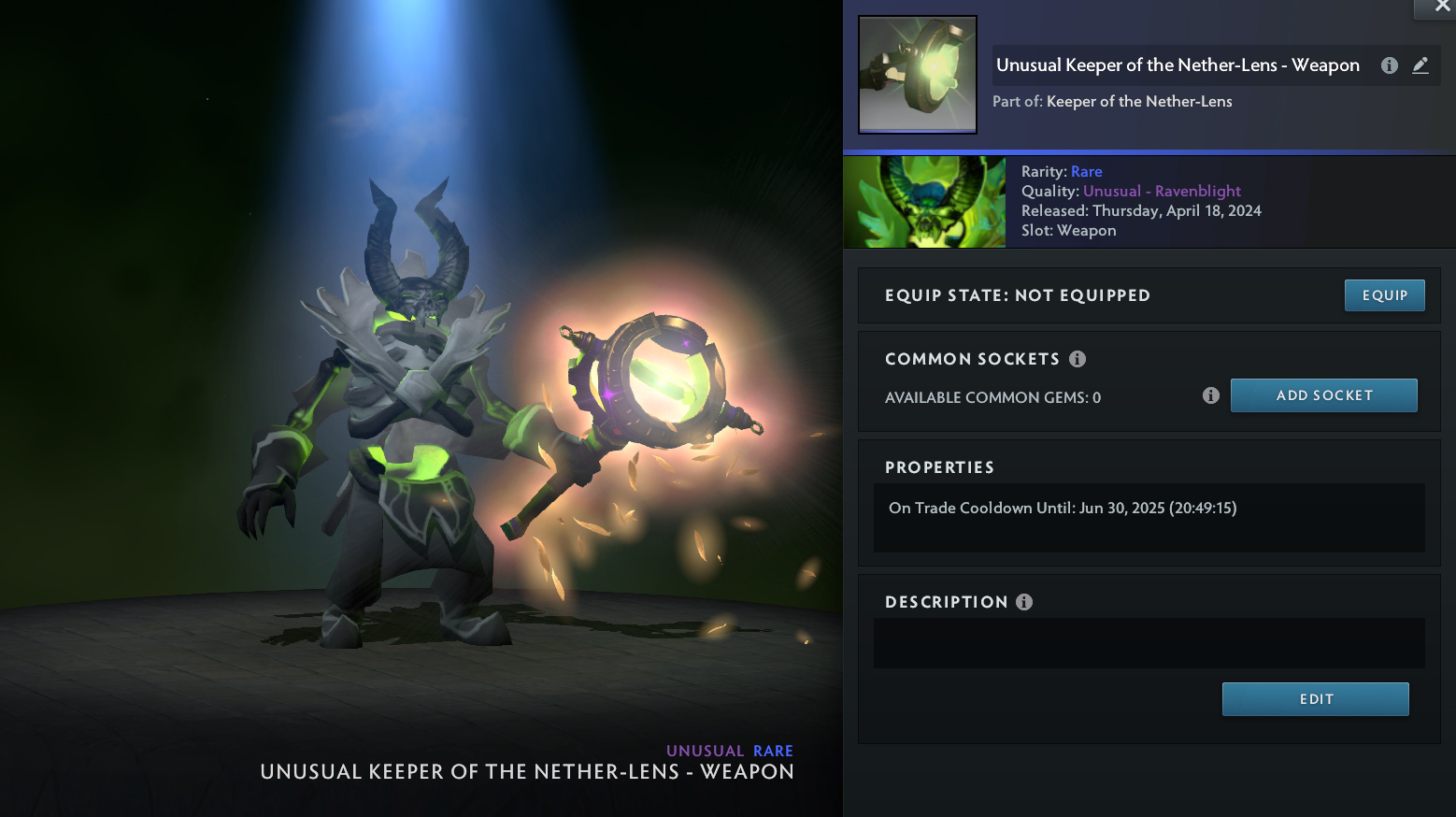1456x817 pixels.
Task: Open item info icon beside the name
Action: 1390,65
